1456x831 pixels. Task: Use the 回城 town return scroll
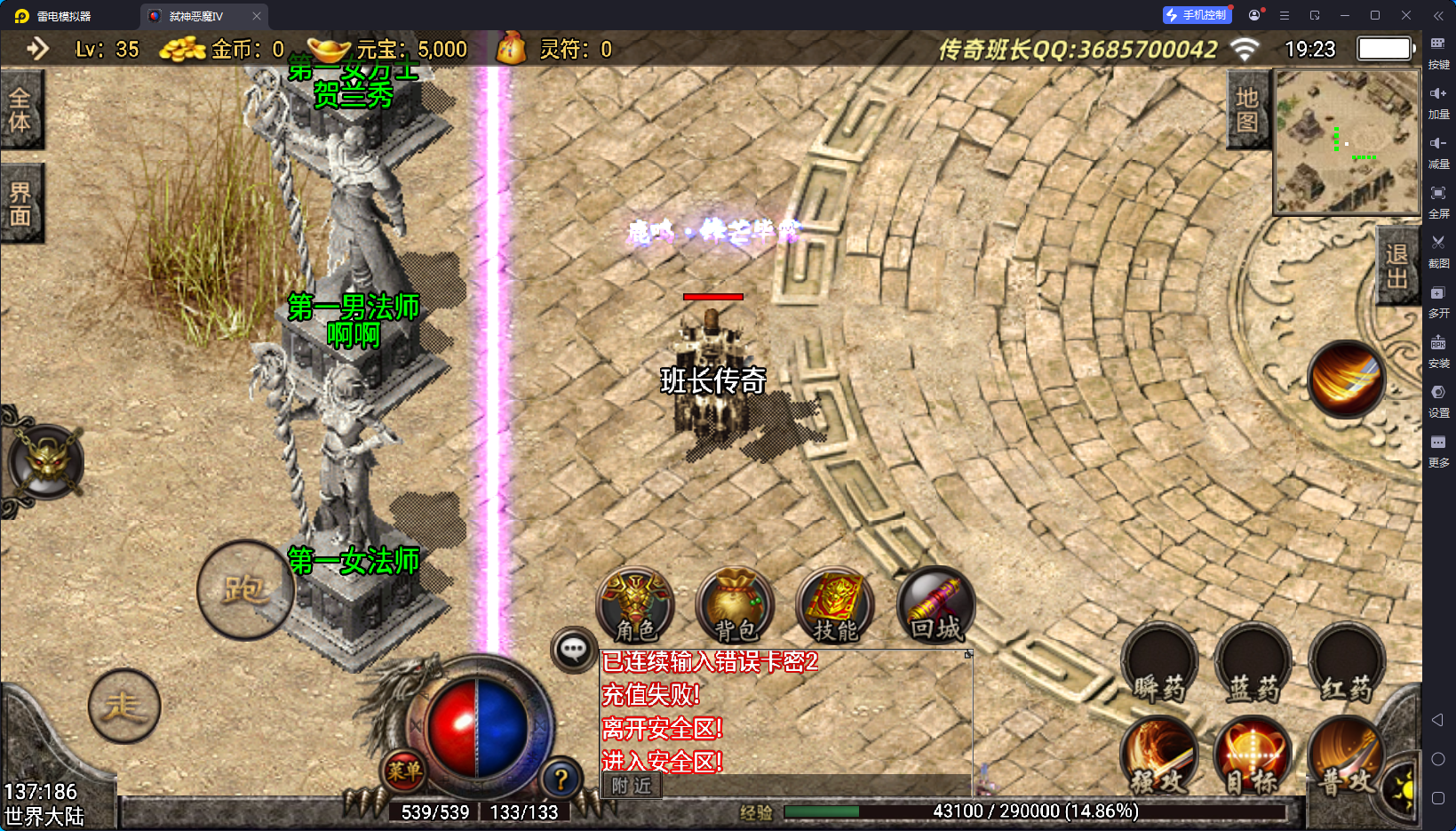coord(935,606)
